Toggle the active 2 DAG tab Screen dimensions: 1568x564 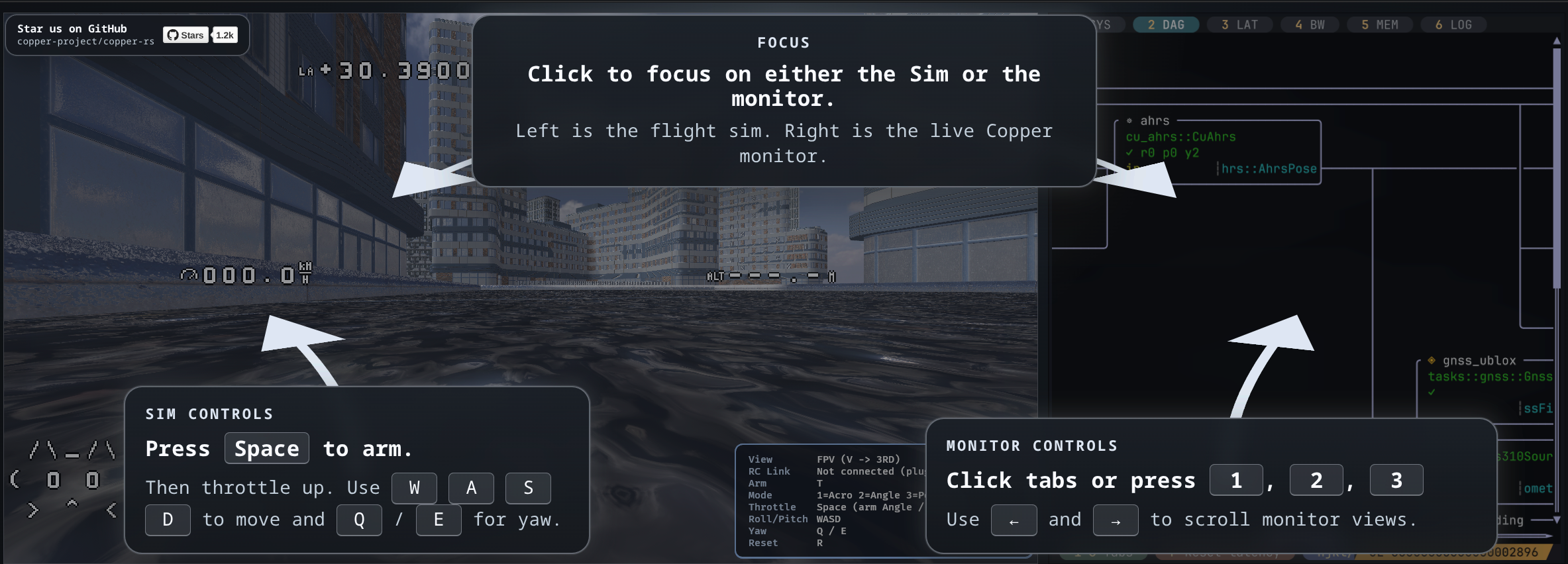pyautogui.click(x=1166, y=24)
